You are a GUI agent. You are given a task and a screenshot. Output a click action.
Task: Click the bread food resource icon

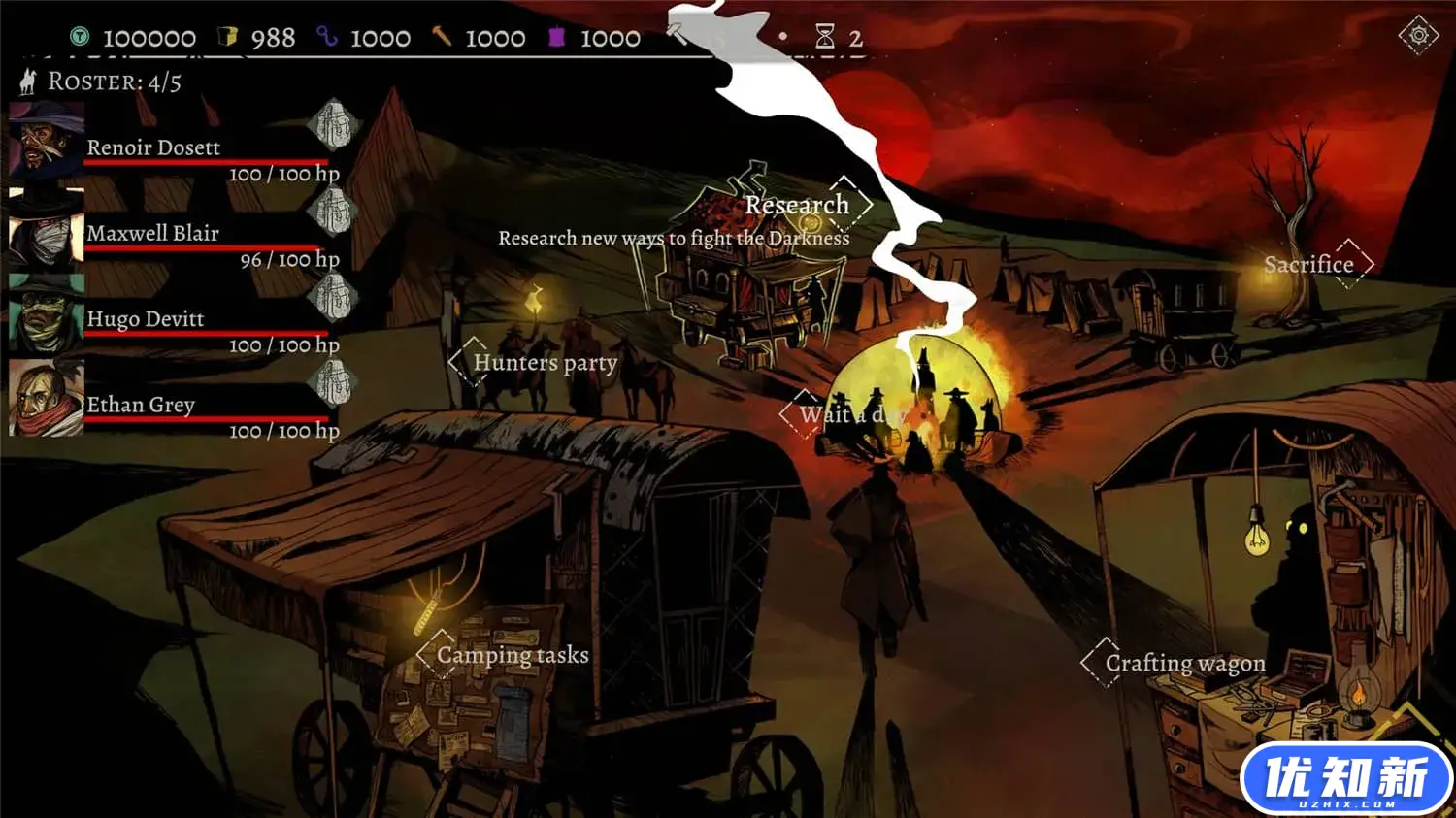point(226,37)
